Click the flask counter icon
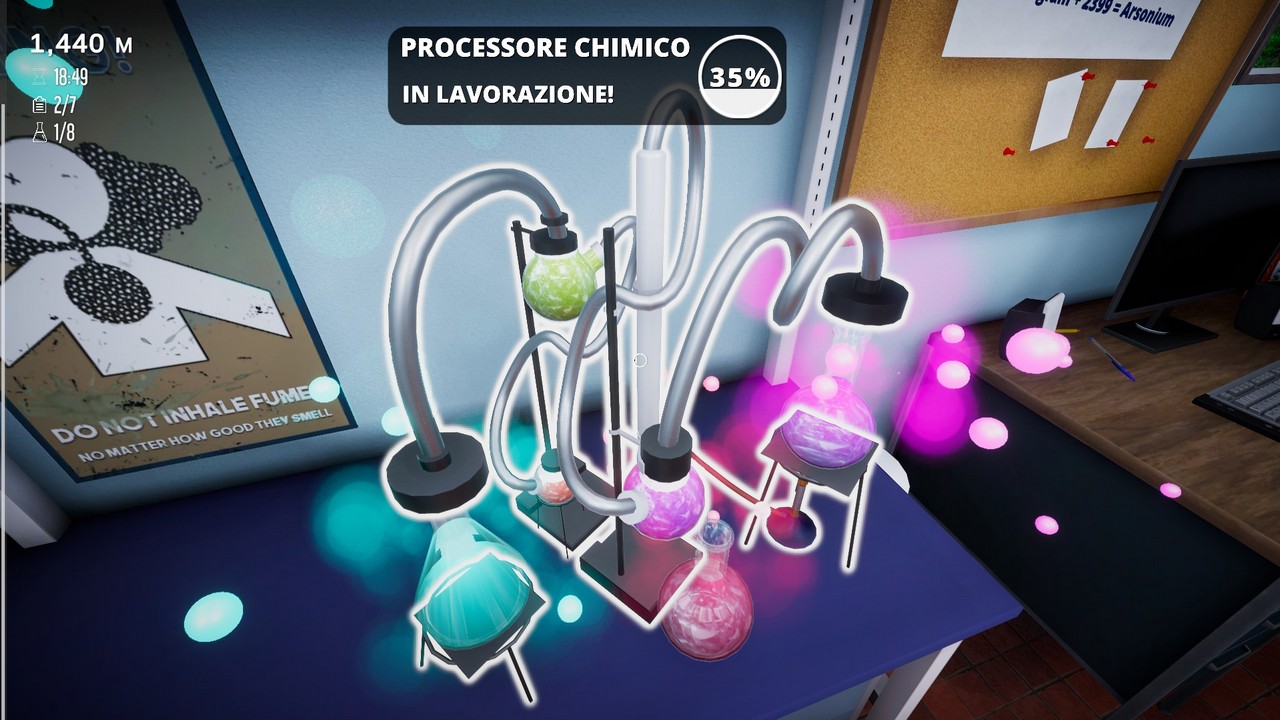Viewport: 1280px width, 720px height. pyautogui.click(x=40, y=132)
